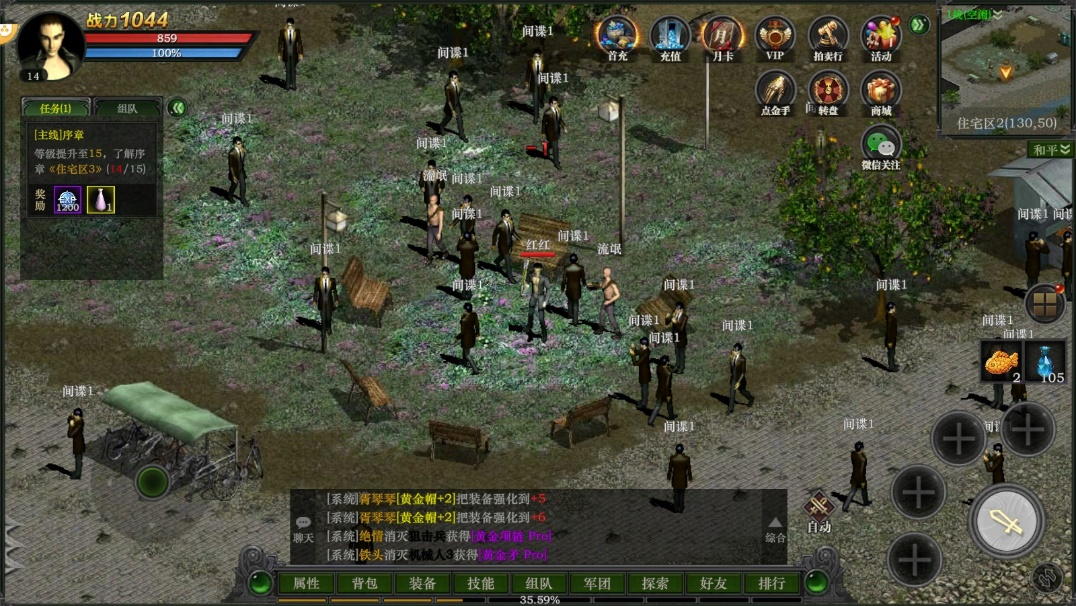Open the minimap of 住宅区2

point(1004,68)
